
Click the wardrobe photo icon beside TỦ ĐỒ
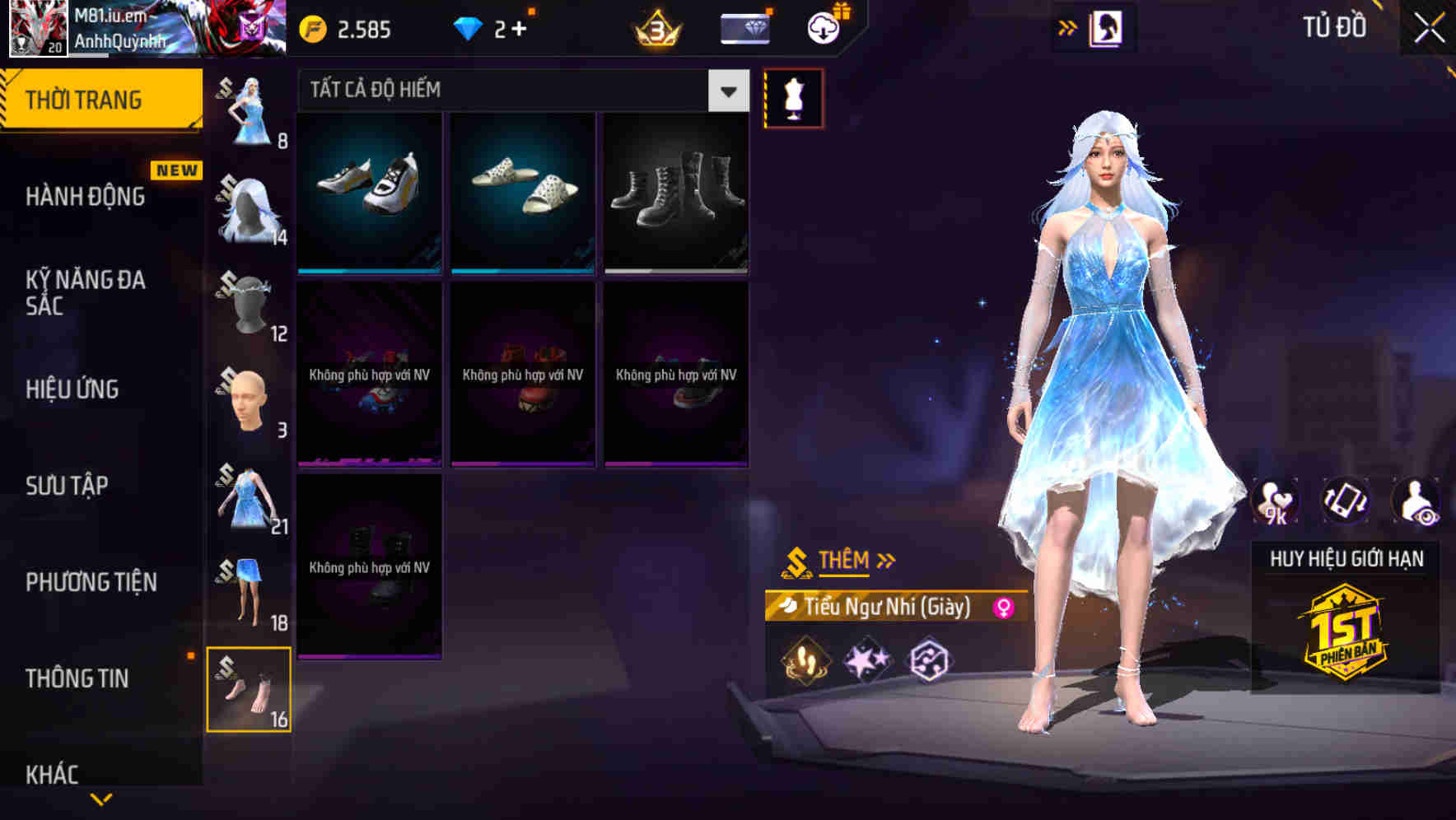click(1104, 27)
